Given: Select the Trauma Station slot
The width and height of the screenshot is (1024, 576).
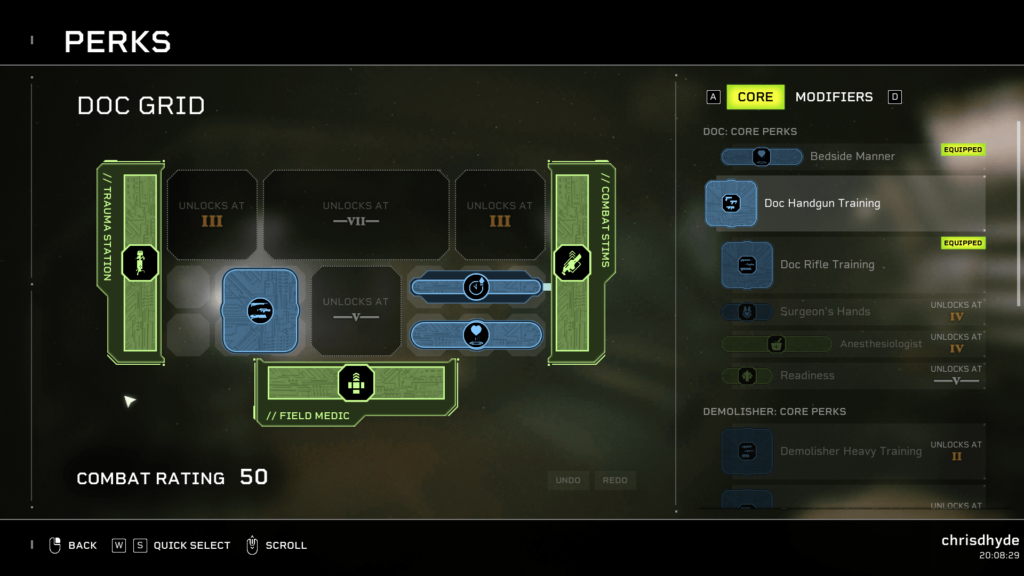Looking at the screenshot, I should pos(140,263).
